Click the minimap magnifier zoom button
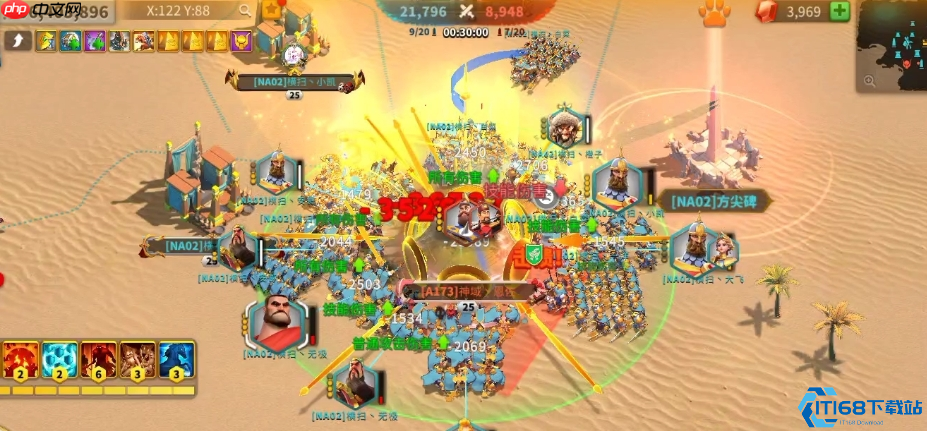The height and width of the screenshot is (431, 927). click(868, 80)
